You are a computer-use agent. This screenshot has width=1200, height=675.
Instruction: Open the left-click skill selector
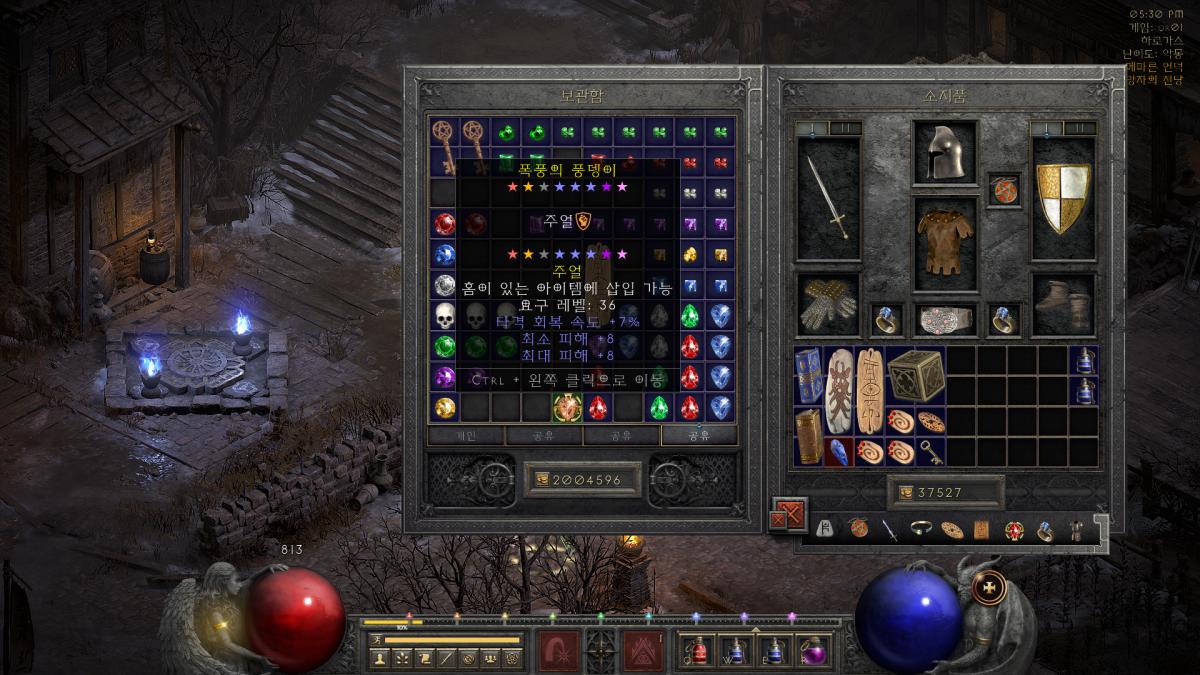point(556,650)
